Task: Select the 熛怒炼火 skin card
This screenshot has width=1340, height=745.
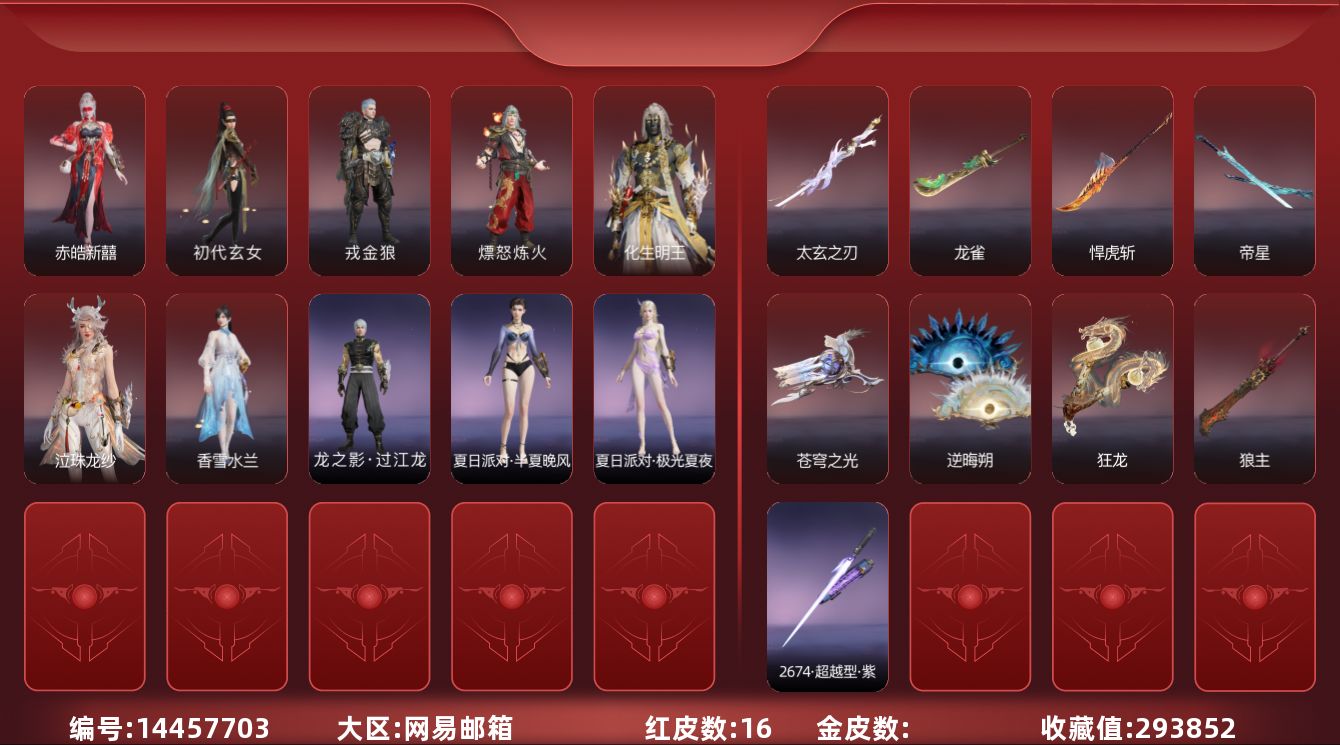Action: [x=512, y=180]
